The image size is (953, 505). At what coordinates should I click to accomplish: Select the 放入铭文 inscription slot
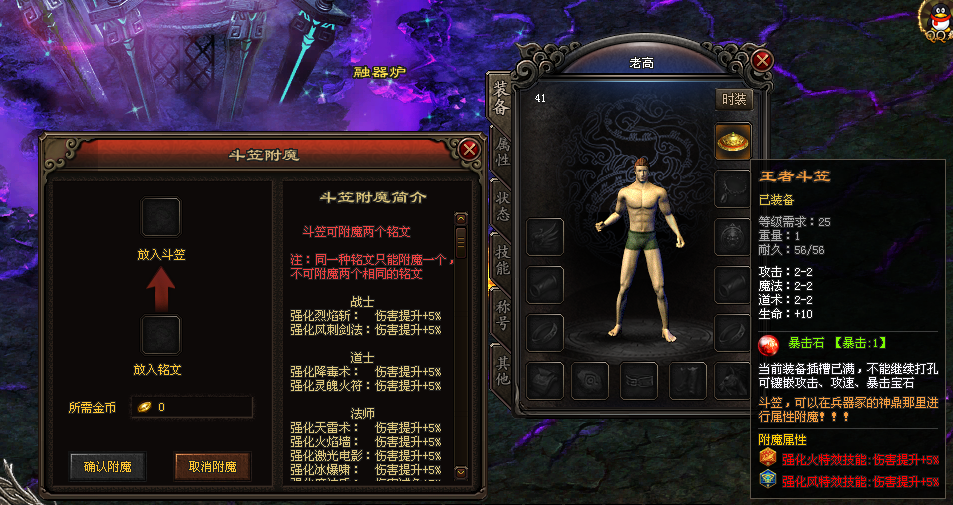click(x=161, y=335)
